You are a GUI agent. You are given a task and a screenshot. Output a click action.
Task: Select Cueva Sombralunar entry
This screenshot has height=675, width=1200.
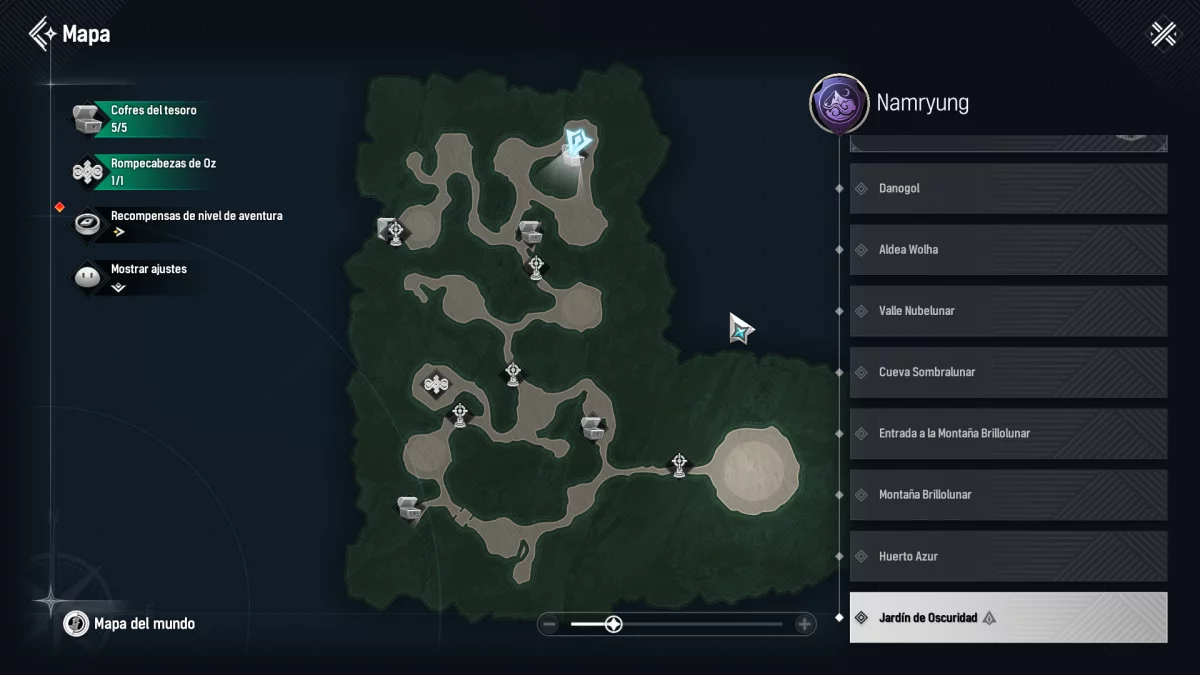(x=1008, y=372)
